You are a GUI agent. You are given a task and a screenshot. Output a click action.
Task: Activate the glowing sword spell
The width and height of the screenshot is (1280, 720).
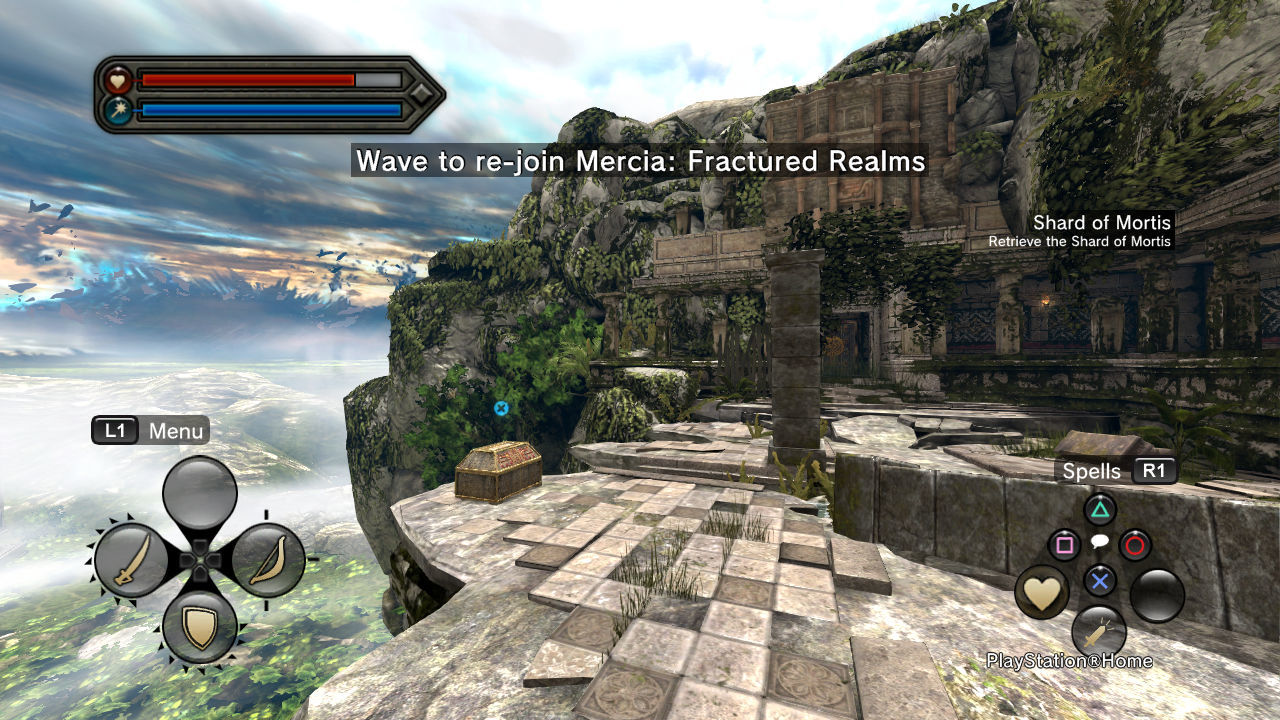click(1099, 632)
